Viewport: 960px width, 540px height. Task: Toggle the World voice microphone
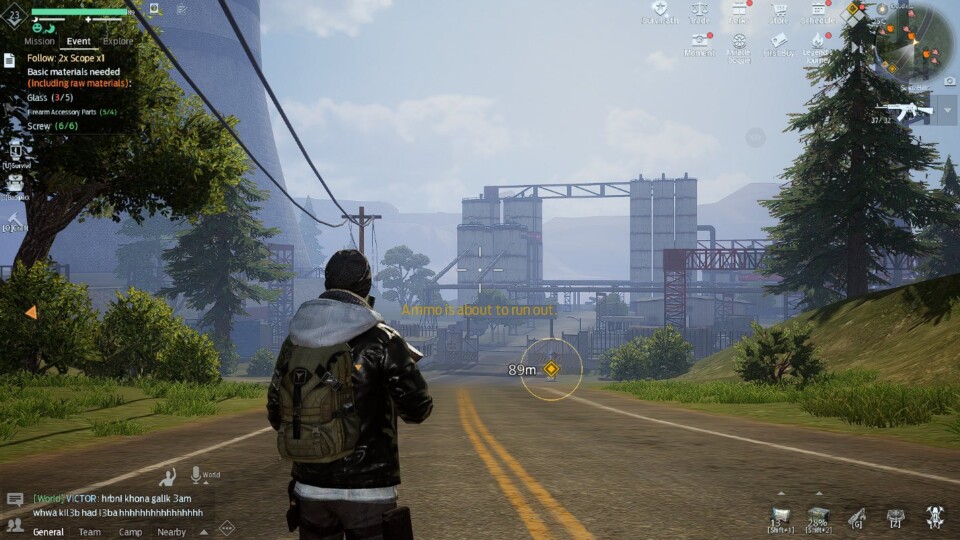[196, 475]
